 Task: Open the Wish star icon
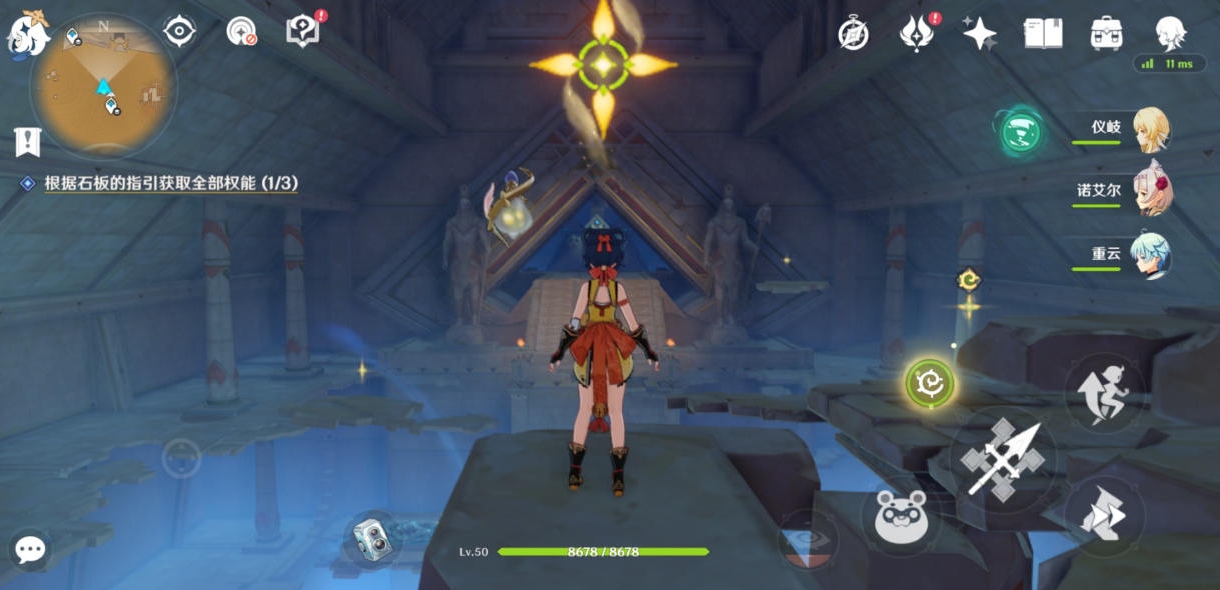(979, 34)
